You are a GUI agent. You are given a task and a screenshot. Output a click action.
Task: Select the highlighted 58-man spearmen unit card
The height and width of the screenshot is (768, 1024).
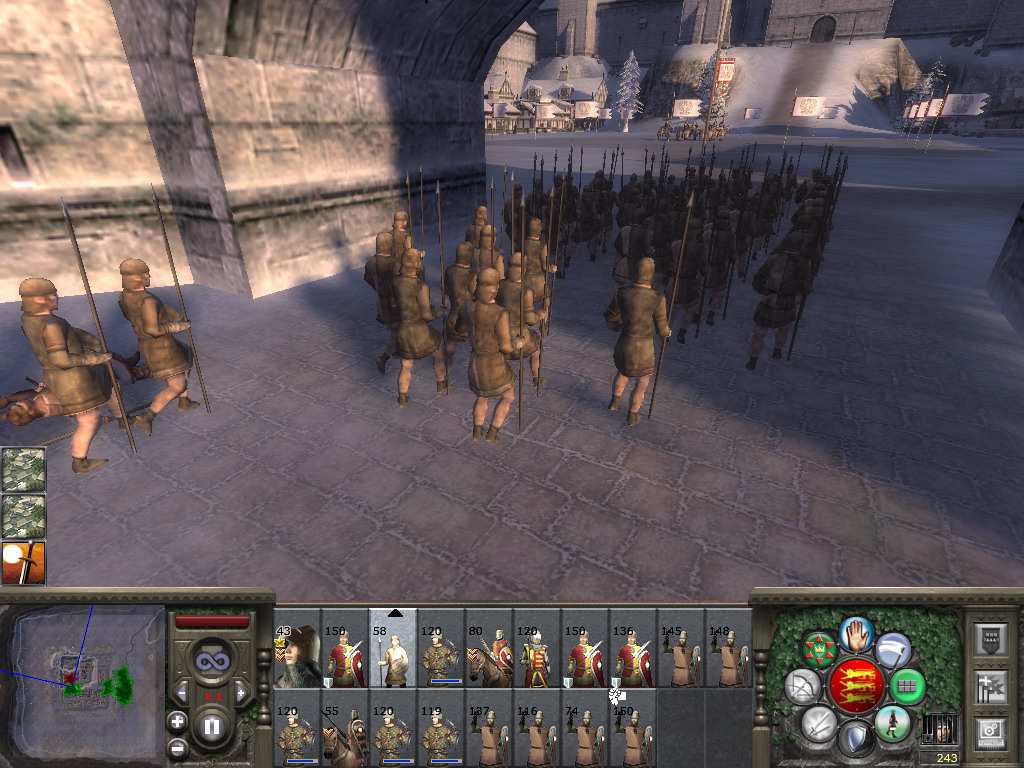[x=393, y=657]
